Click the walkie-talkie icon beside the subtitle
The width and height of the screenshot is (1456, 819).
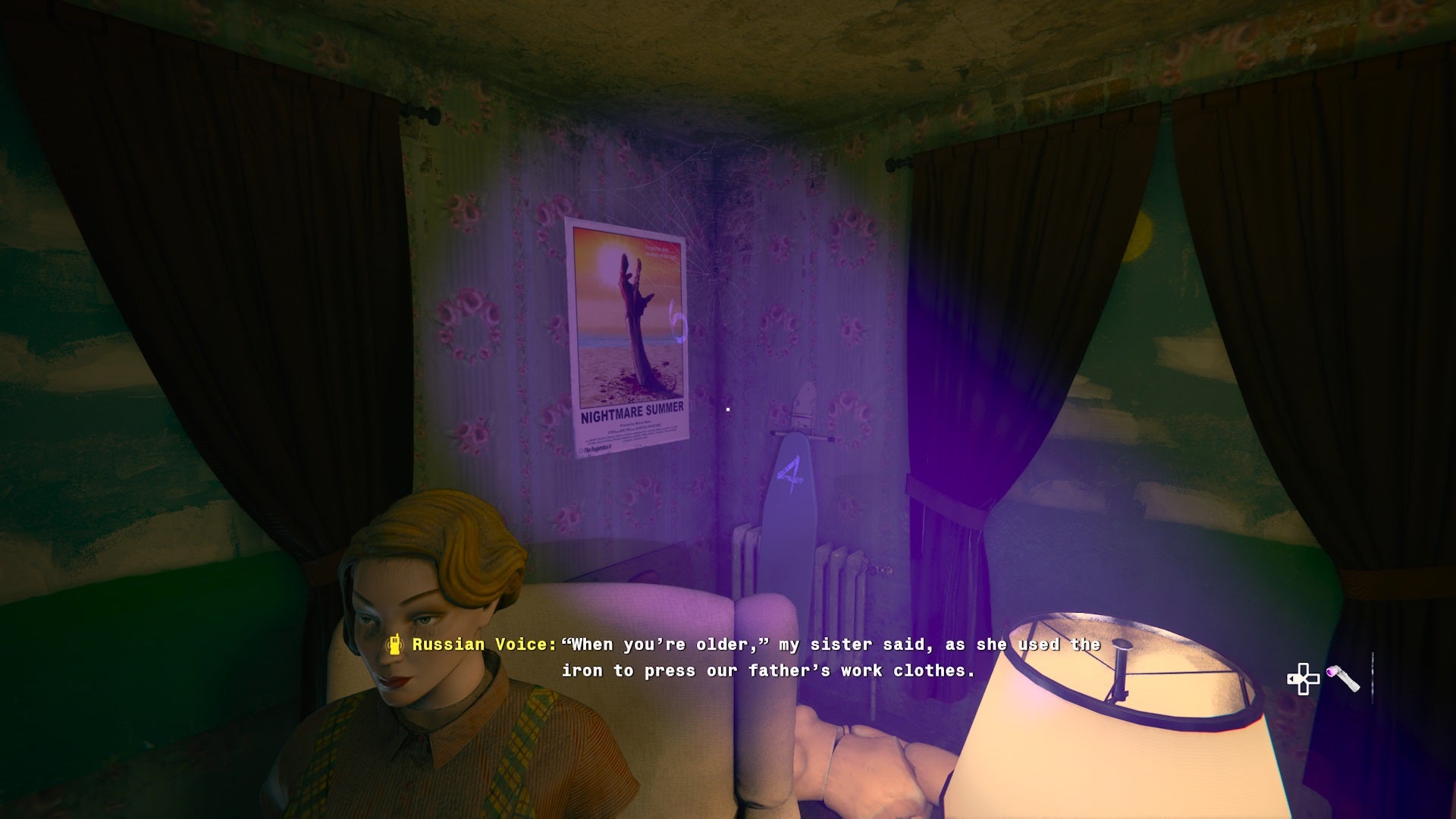click(395, 644)
